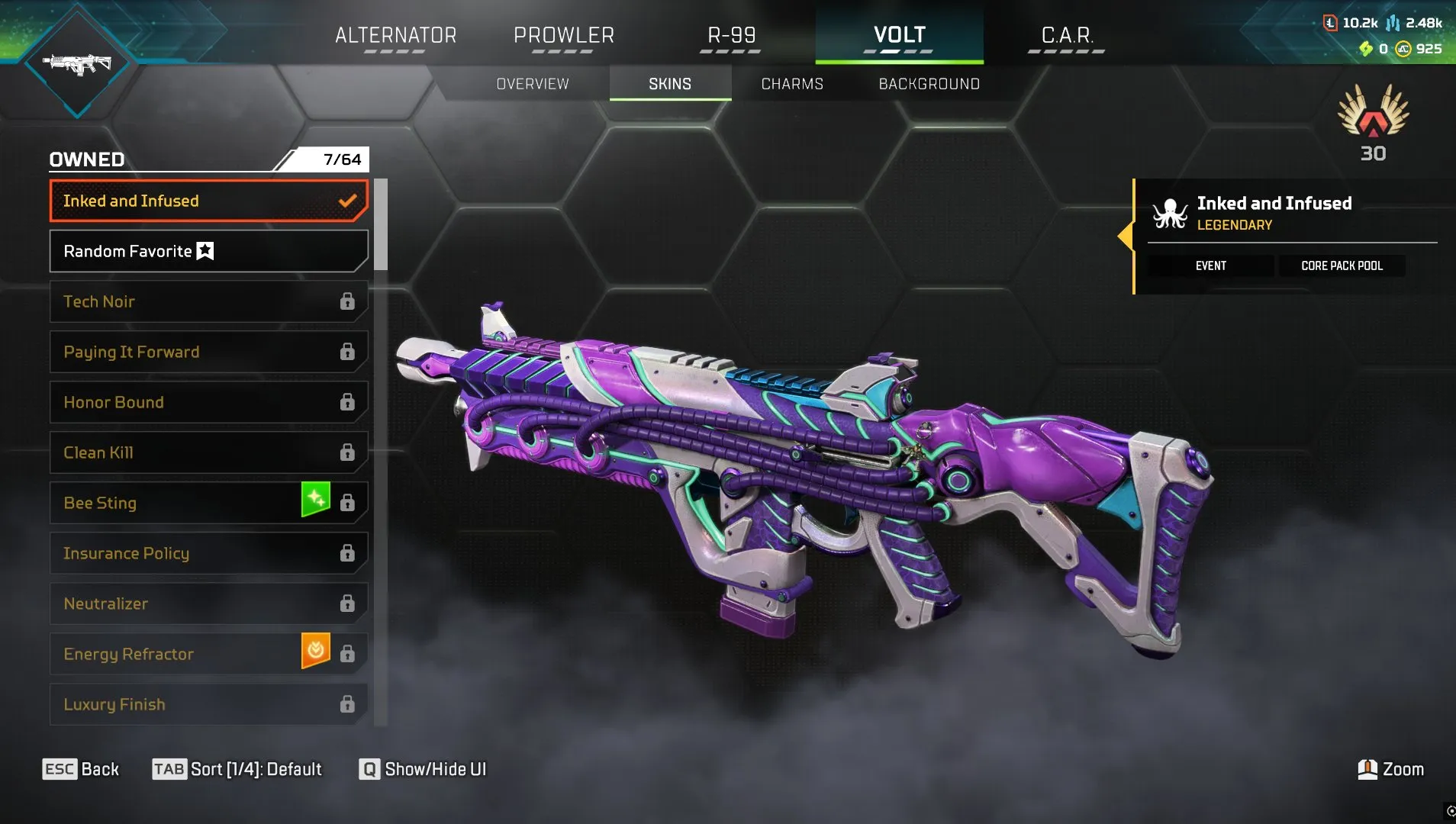Click the OWNED 7/64 progress header
The width and height of the screenshot is (1456, 824).
(206, 159)
